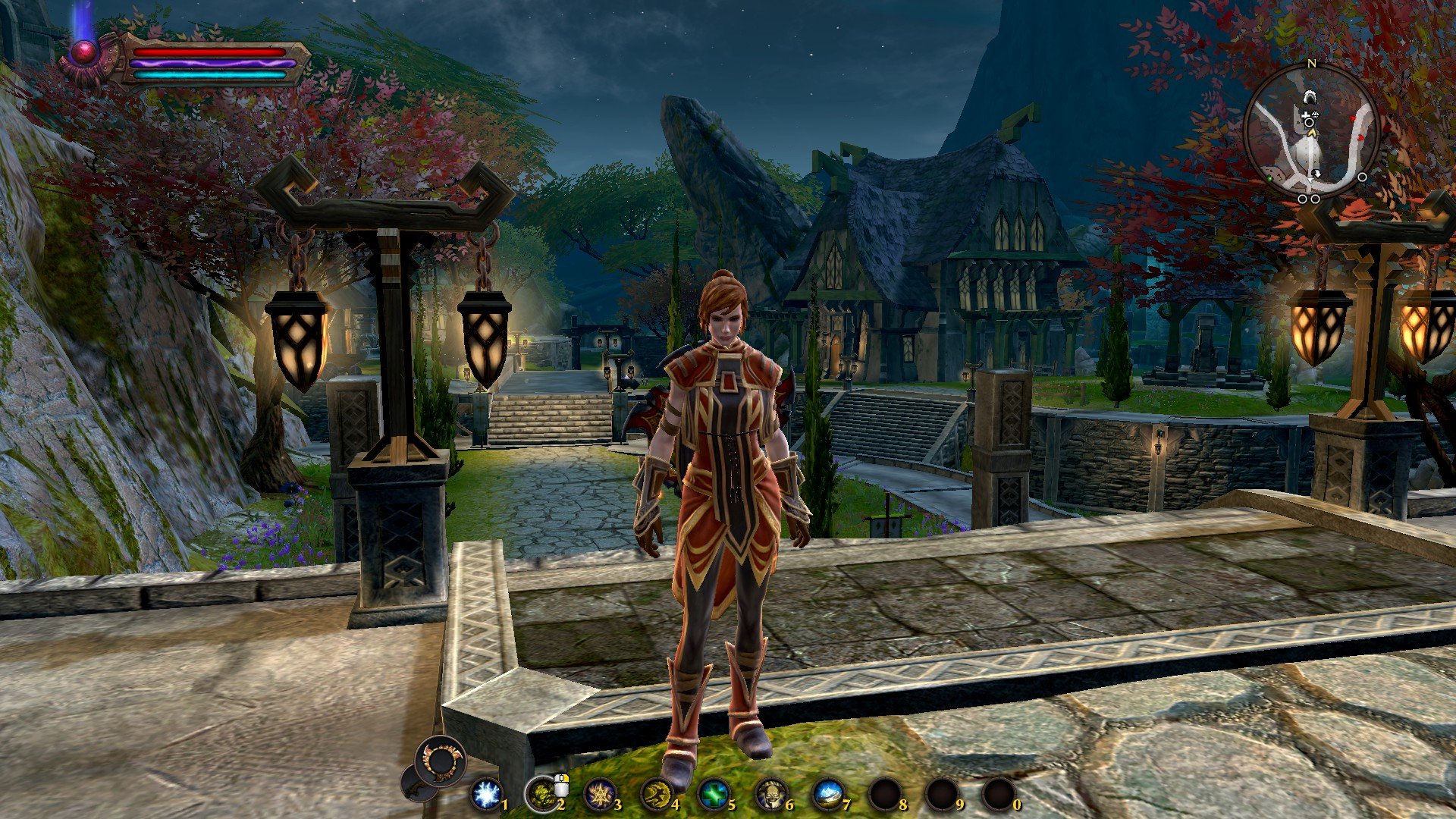Select the white cross marker on minimap
The height and width of the screenshot is (819, 1456).
point(1305,115)
